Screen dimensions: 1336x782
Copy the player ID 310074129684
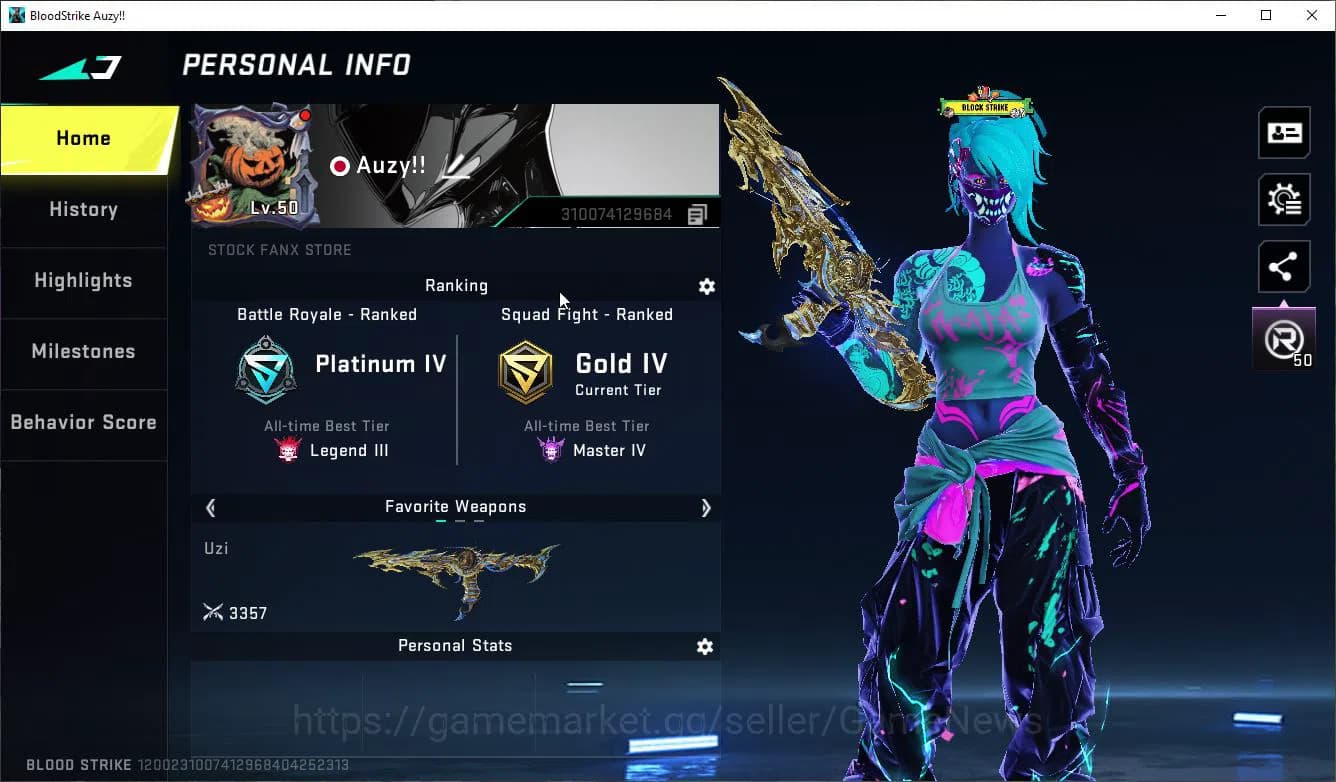coord(697,214)
